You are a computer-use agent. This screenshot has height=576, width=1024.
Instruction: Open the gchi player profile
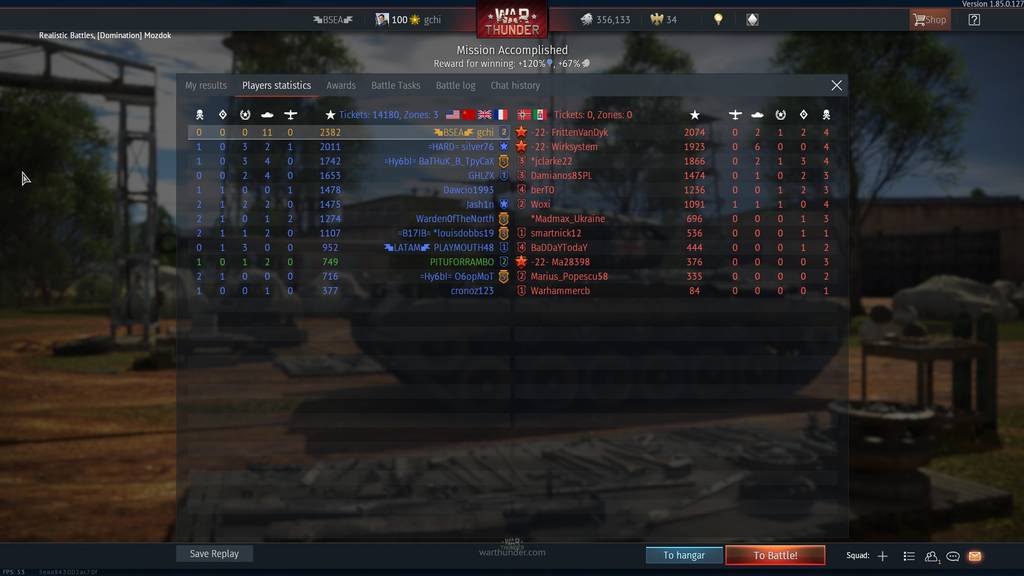pyautogui.click(x=432, y=20)
